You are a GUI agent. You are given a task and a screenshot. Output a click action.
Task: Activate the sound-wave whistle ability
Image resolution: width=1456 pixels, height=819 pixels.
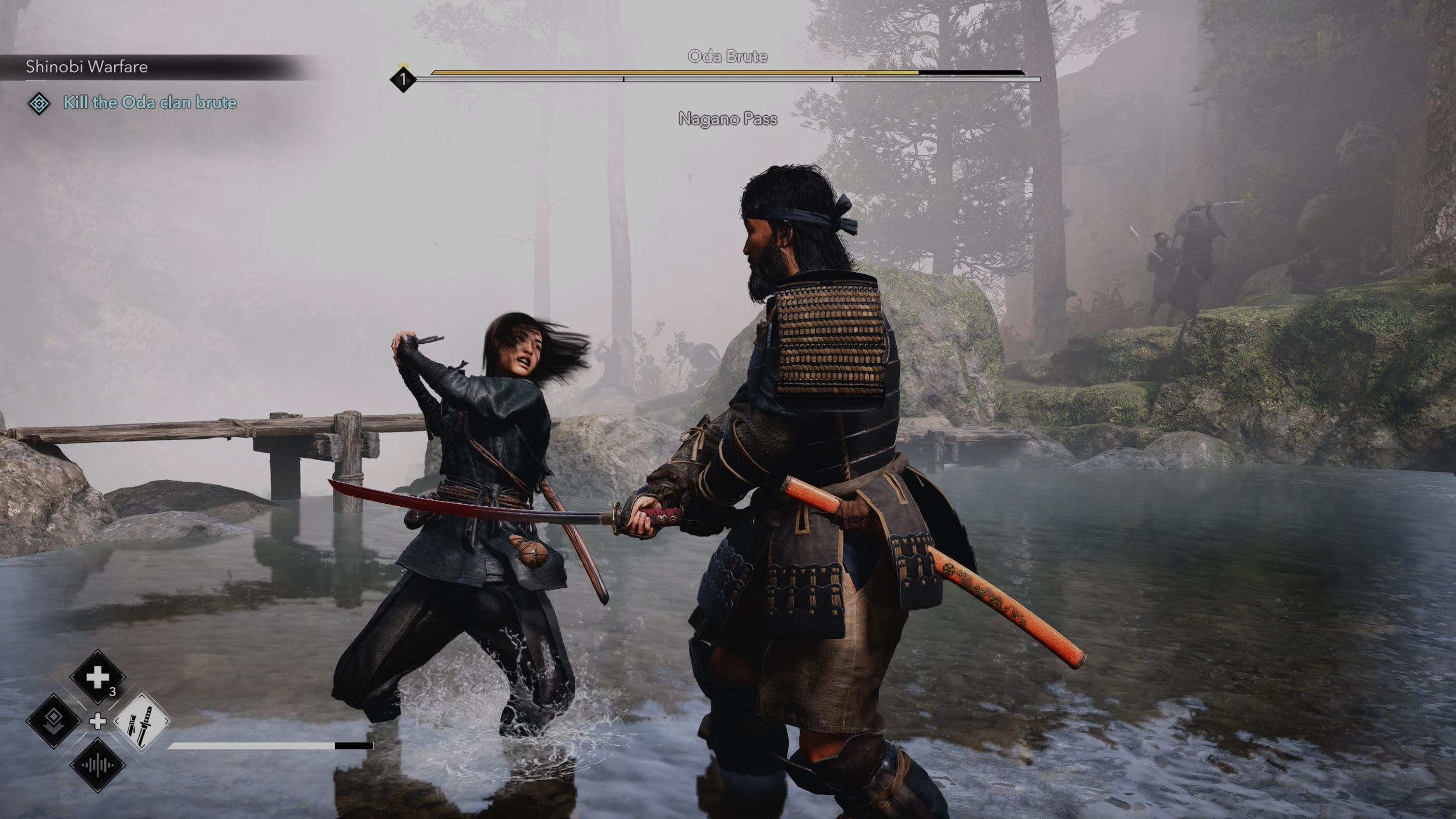97,765
